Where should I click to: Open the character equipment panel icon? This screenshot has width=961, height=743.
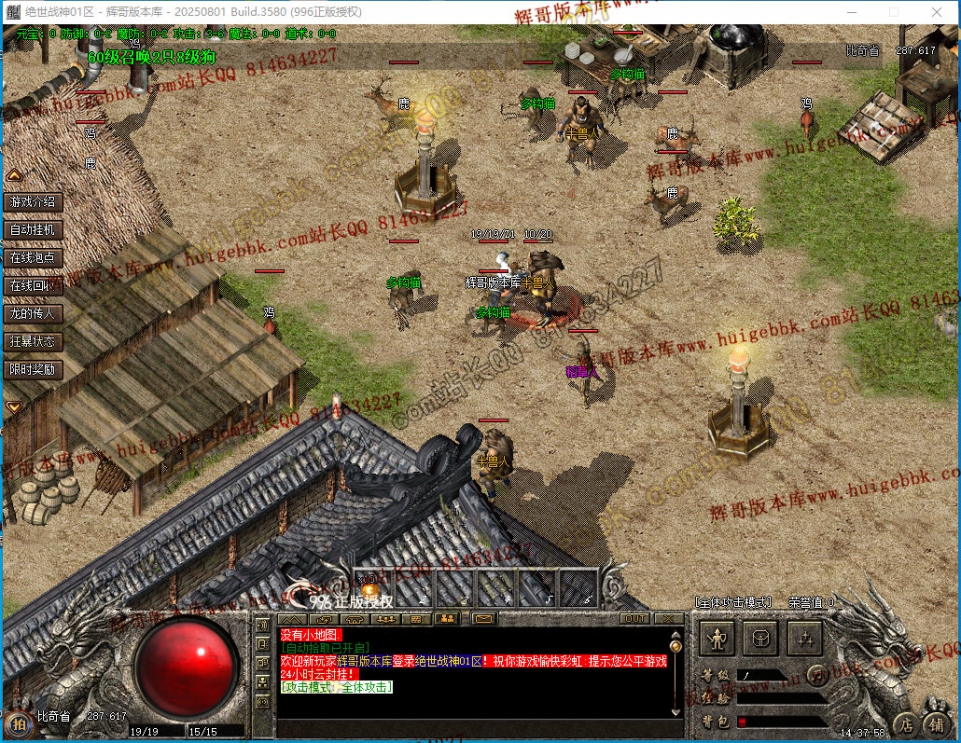716,637
